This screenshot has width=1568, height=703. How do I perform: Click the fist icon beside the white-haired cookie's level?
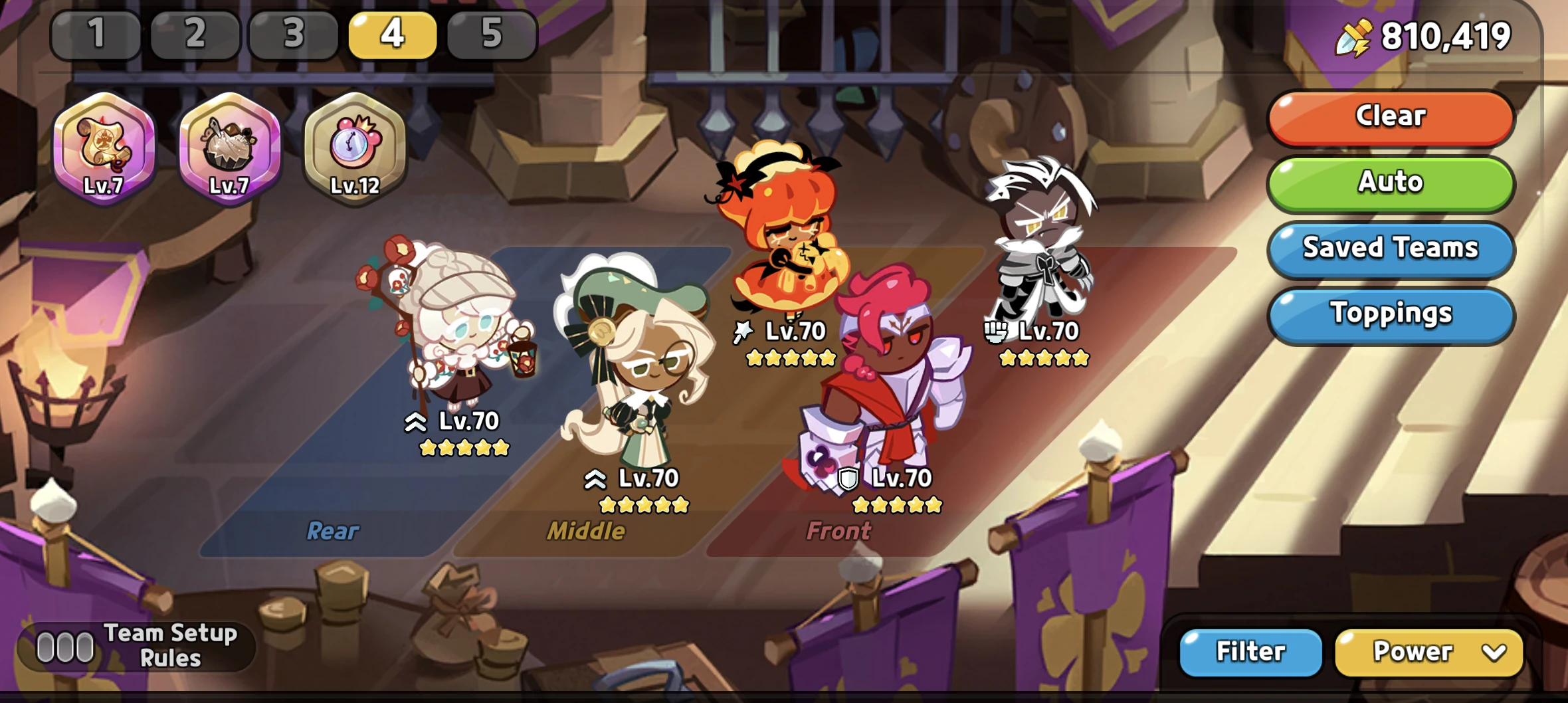point(995,332)
